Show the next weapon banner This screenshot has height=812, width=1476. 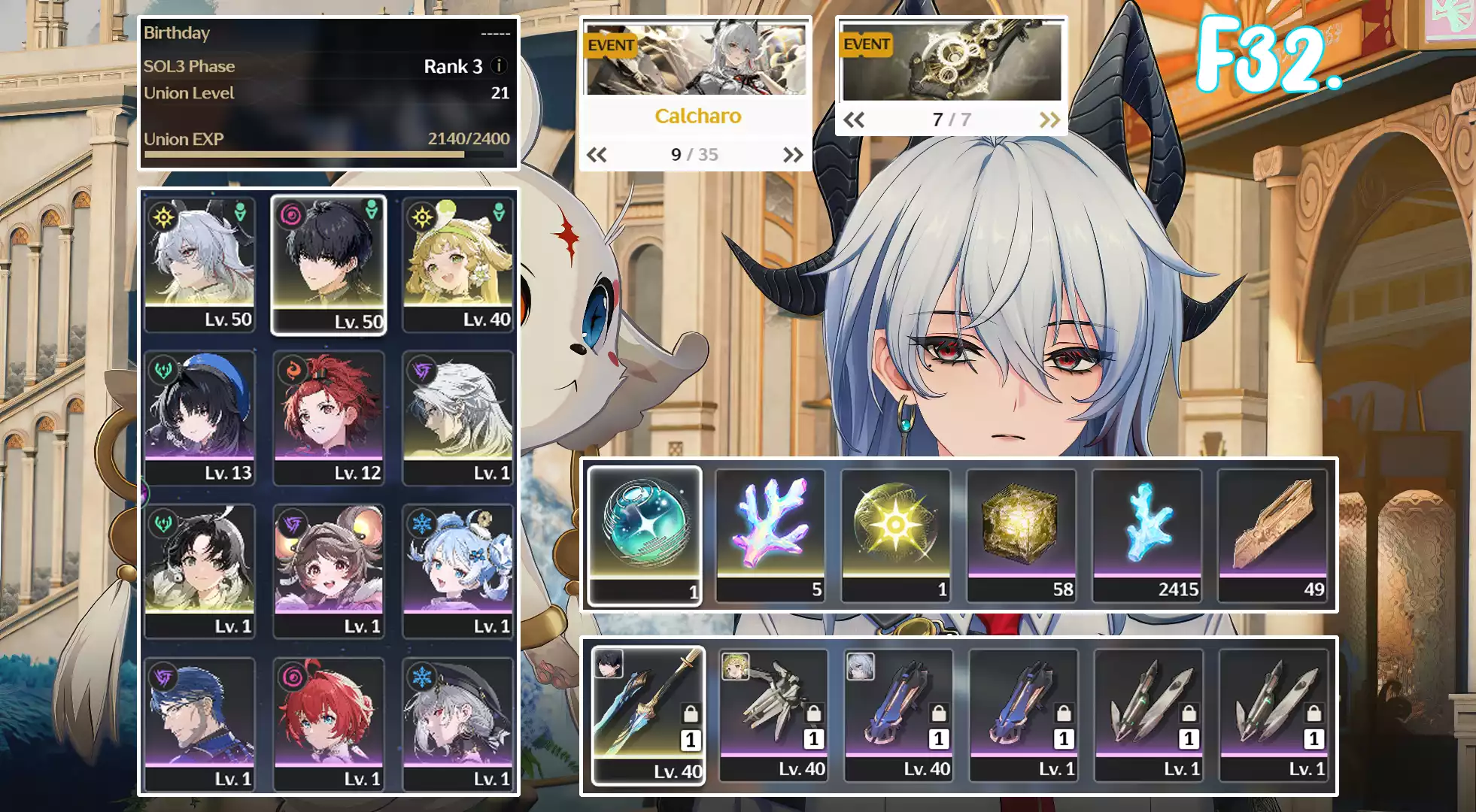pos(1049,120)
